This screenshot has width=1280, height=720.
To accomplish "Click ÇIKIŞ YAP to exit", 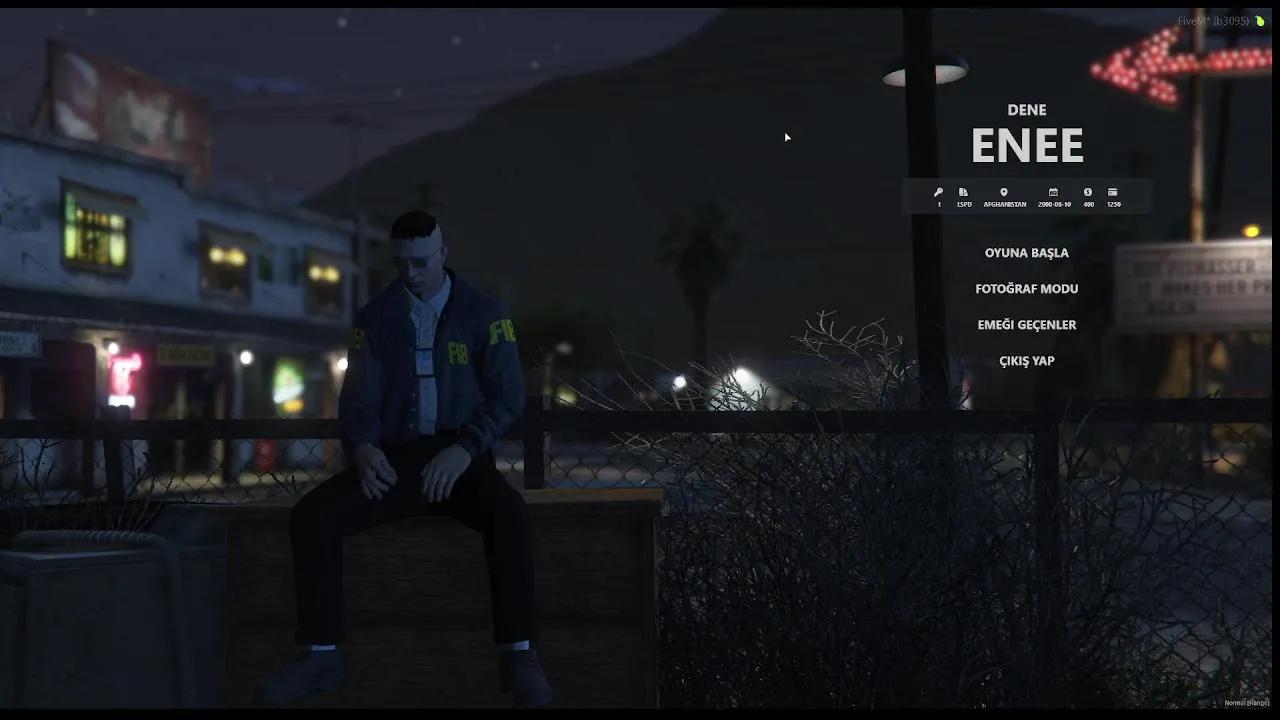I will (x=1027, y=360).
